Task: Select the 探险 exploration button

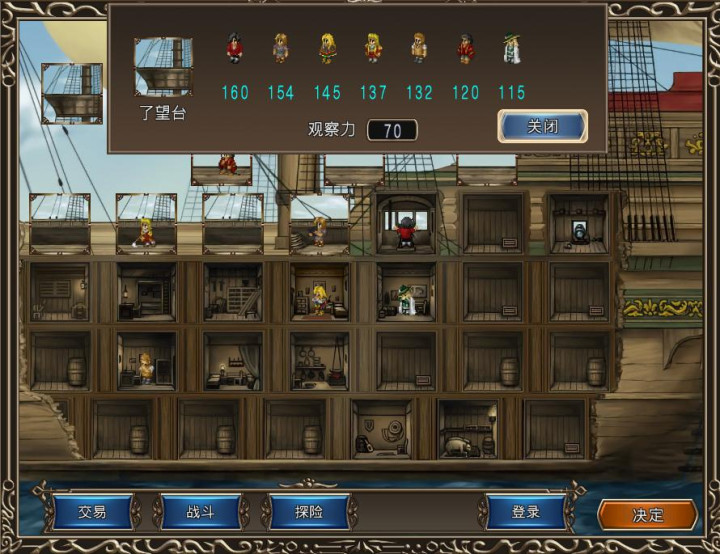Action: 308,512
